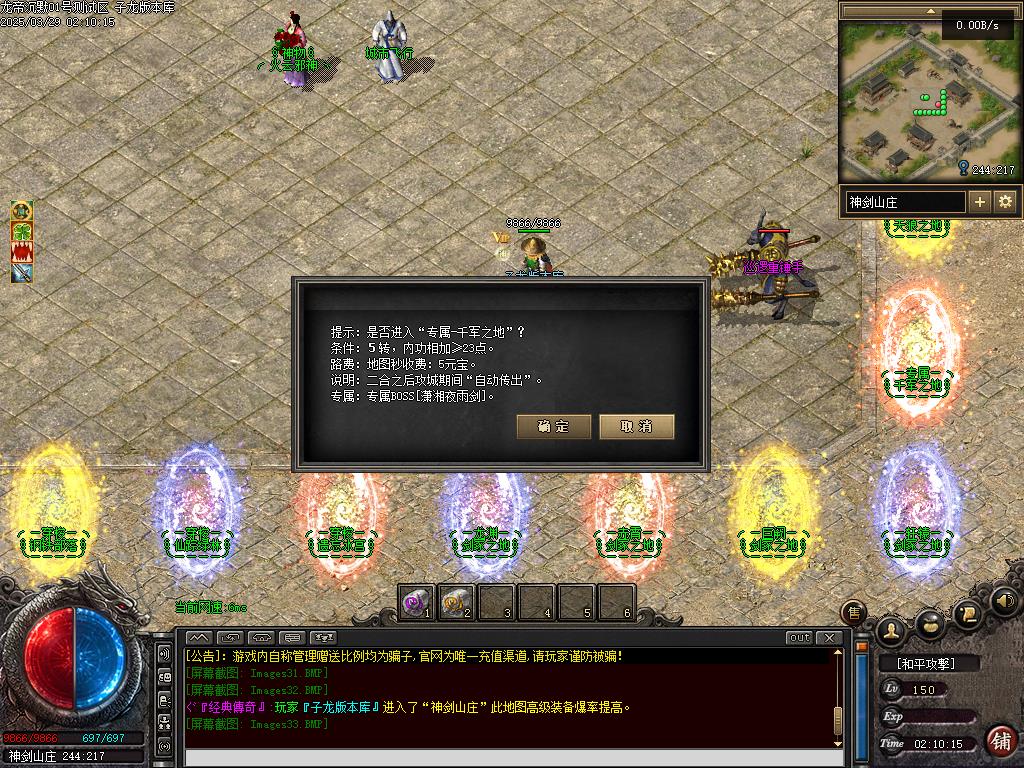Use the golden scroll in hotbar slot 2
The image size is (1024, 768).
click(456, 602)
